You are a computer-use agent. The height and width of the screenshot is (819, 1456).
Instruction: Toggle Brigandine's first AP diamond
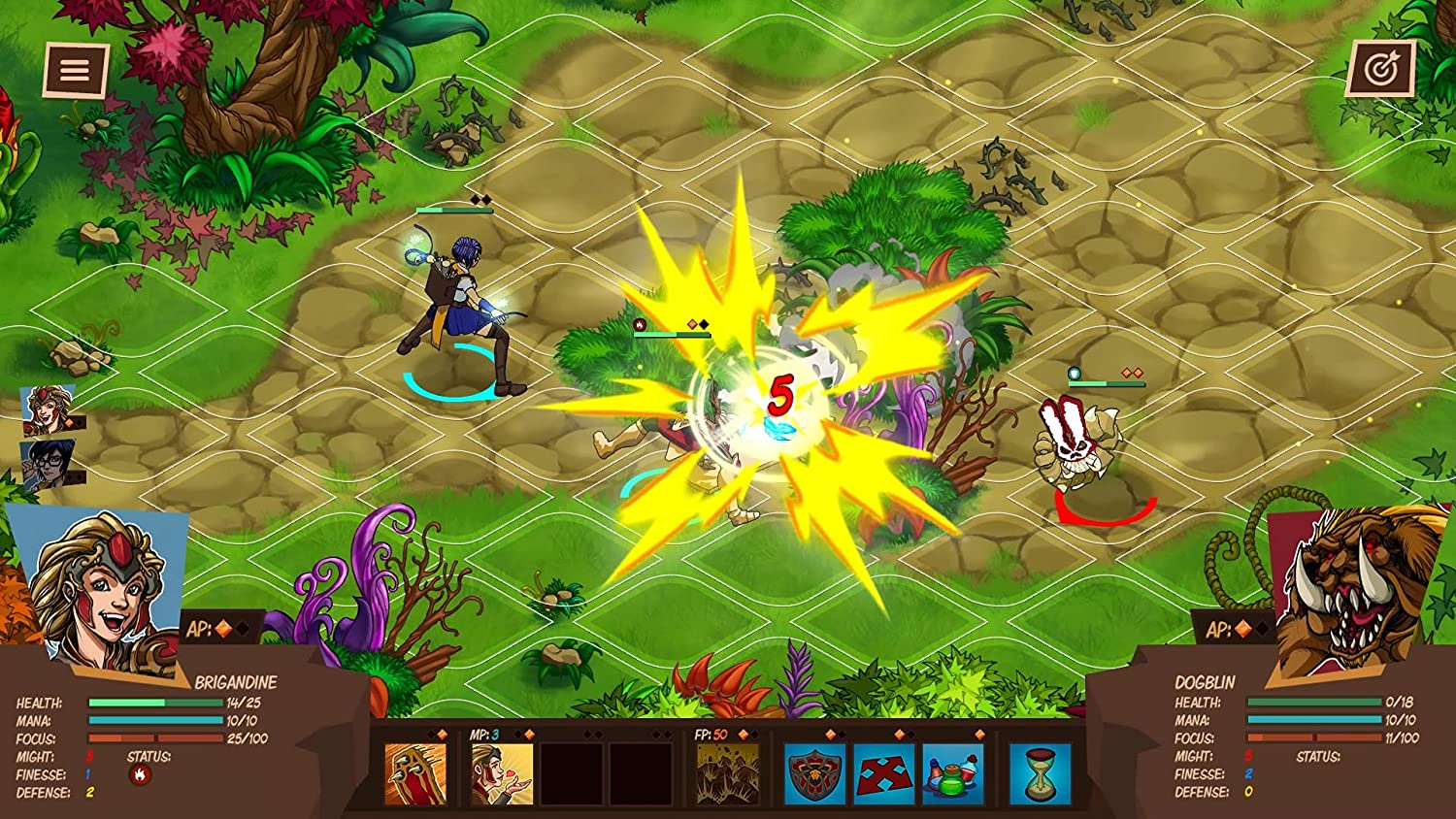click(x=225, y=627)
